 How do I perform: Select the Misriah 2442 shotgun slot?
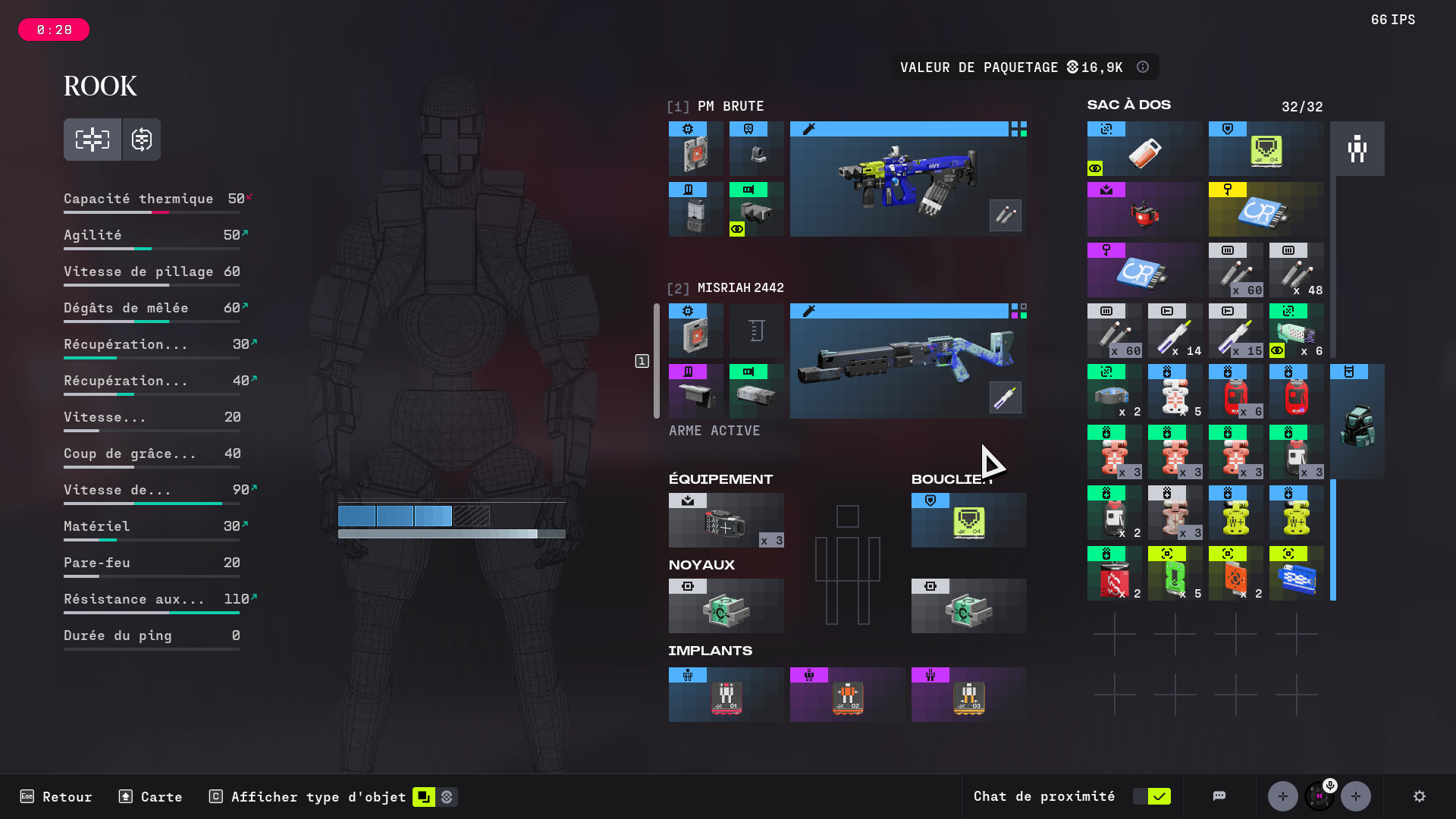click(x=908, y=361)
